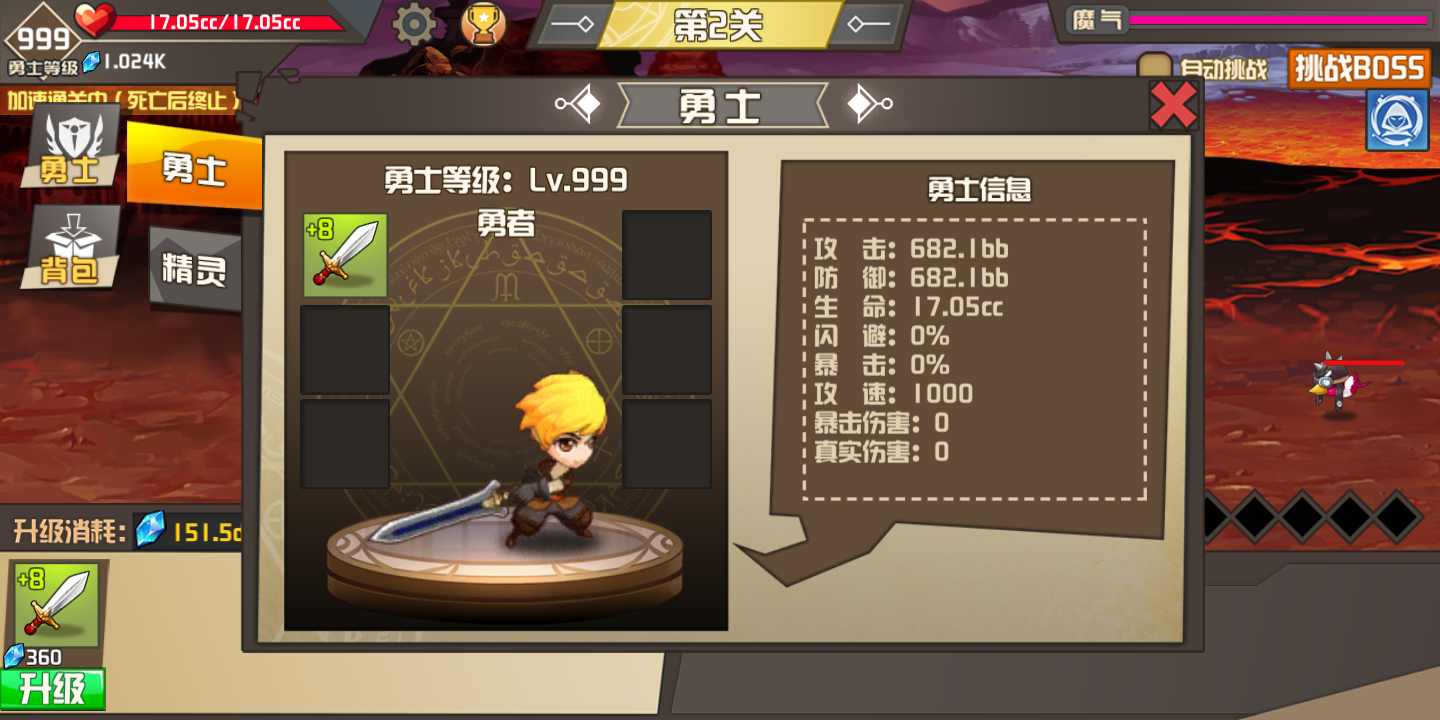Click the blue hooded skill icon below 挑战BOSS
1440x720 pixels.
point(1398,119)
